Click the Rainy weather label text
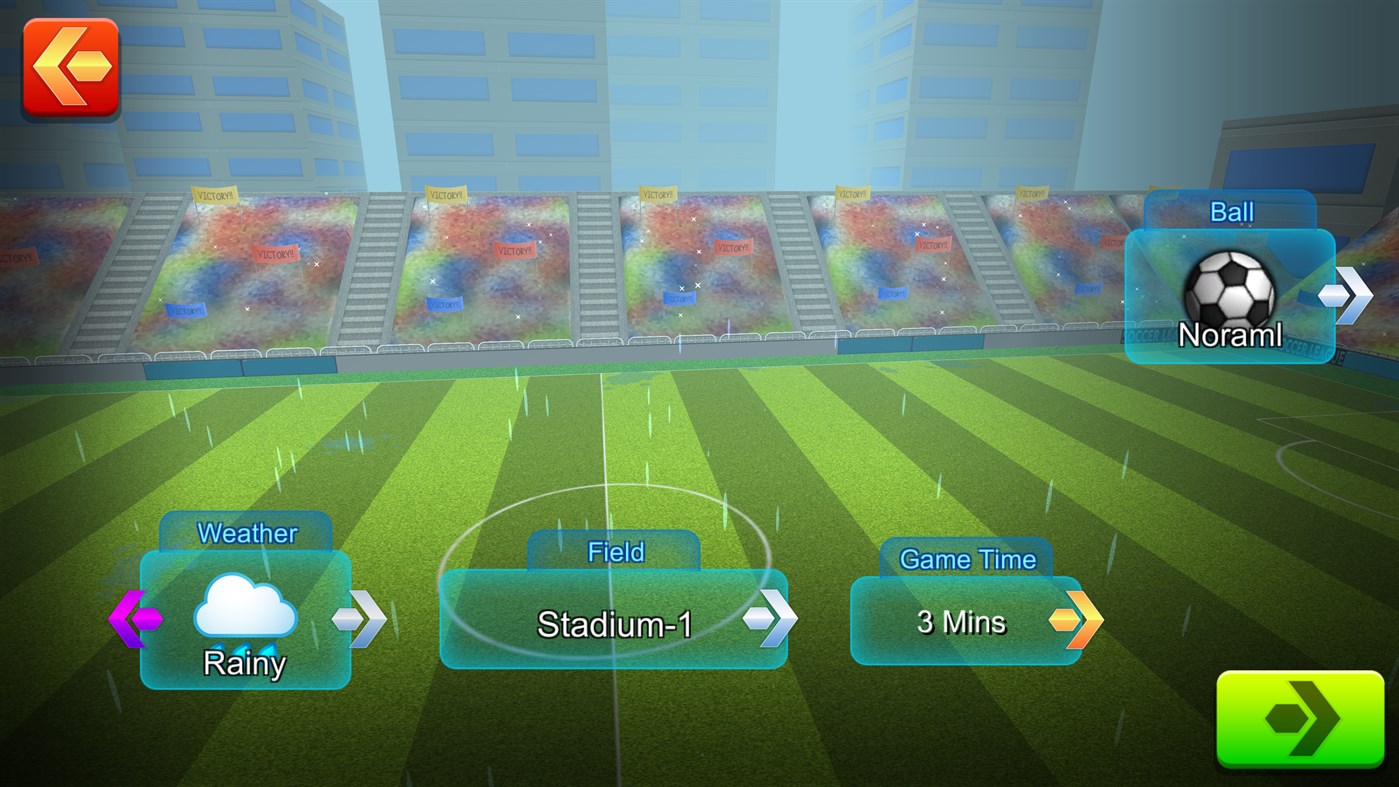The image size is (1399, 787). [243, 662]
